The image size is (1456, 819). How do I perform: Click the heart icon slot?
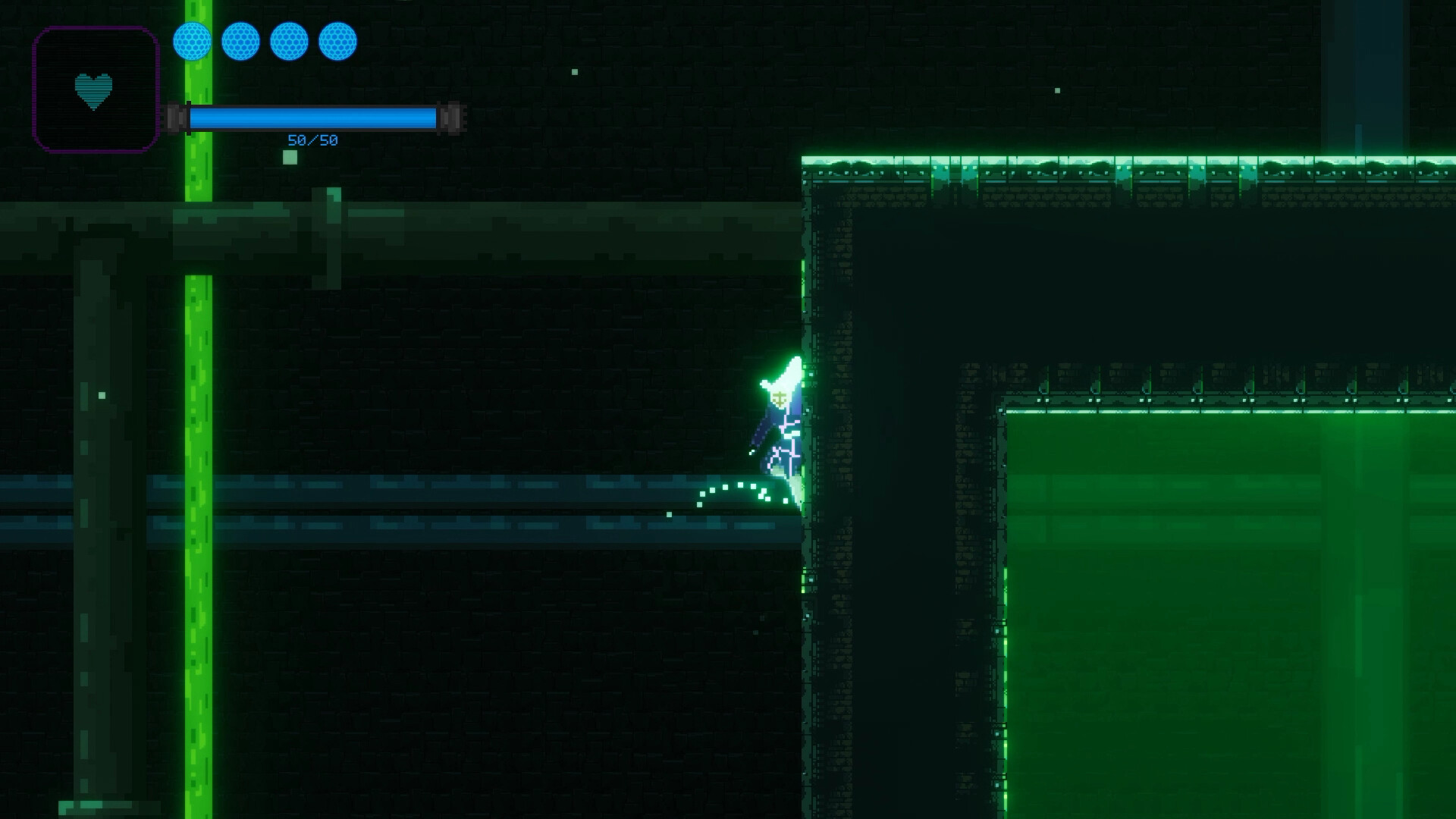(95, 90)
